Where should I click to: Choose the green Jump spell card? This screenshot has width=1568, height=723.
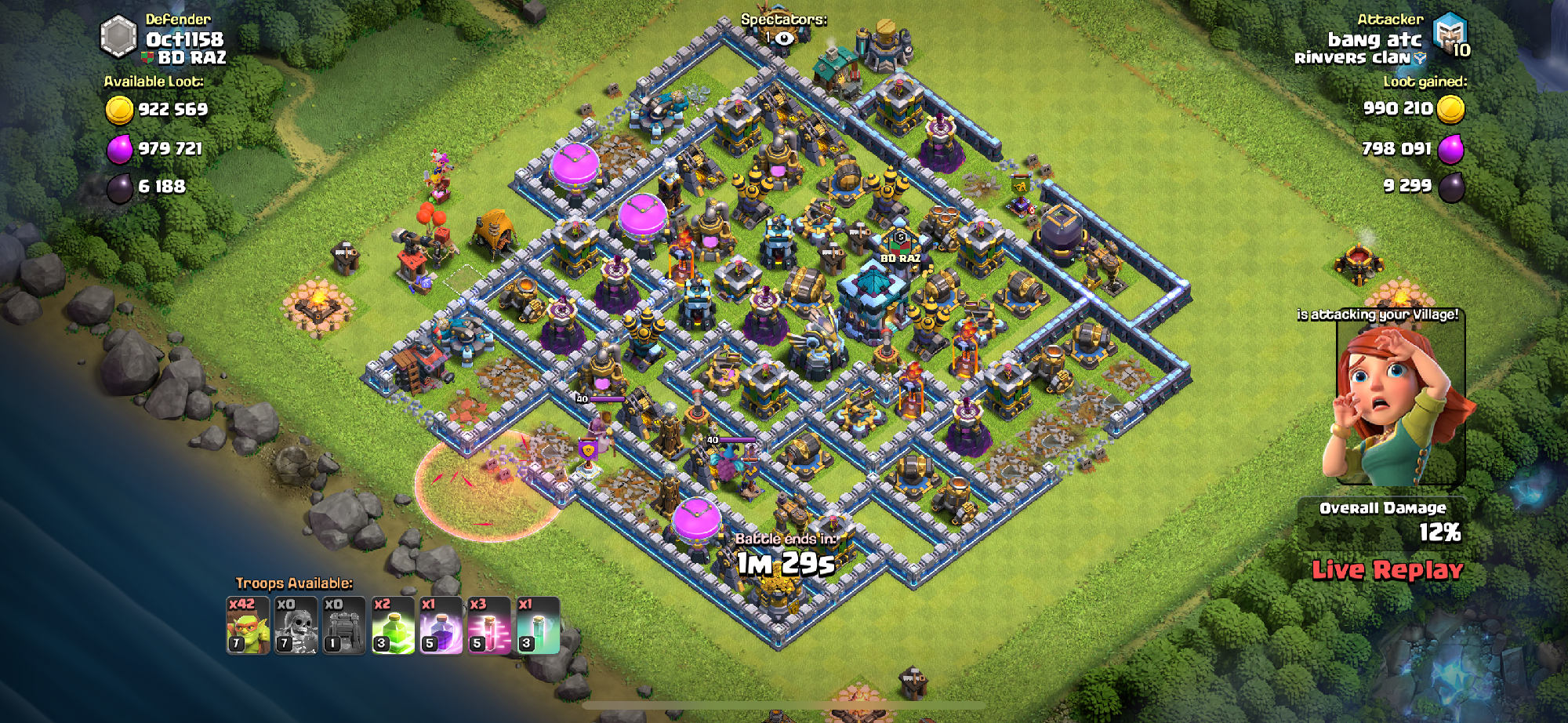point(393,626)
